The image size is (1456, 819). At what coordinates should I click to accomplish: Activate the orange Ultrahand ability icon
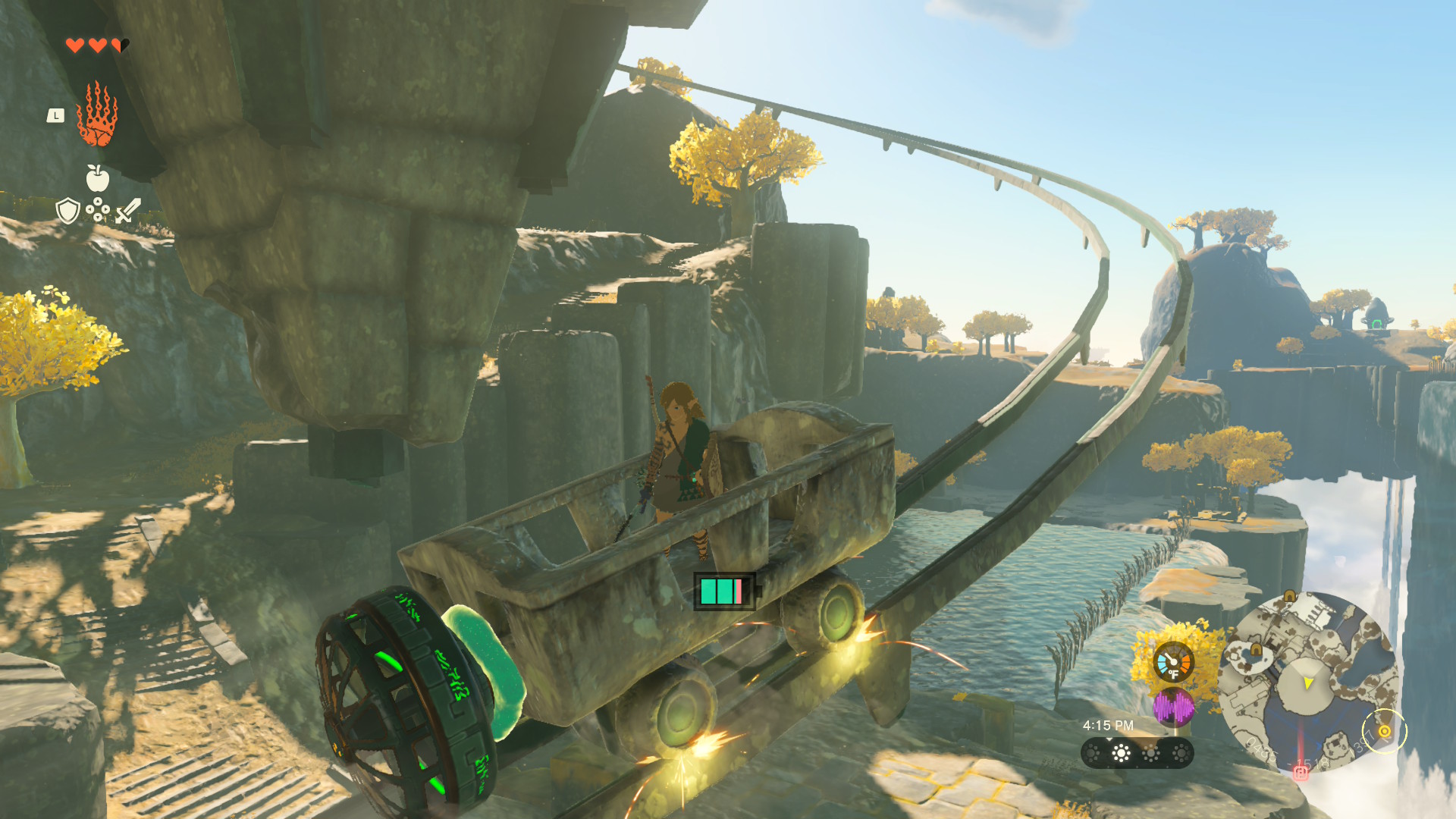tap(97, 115)
